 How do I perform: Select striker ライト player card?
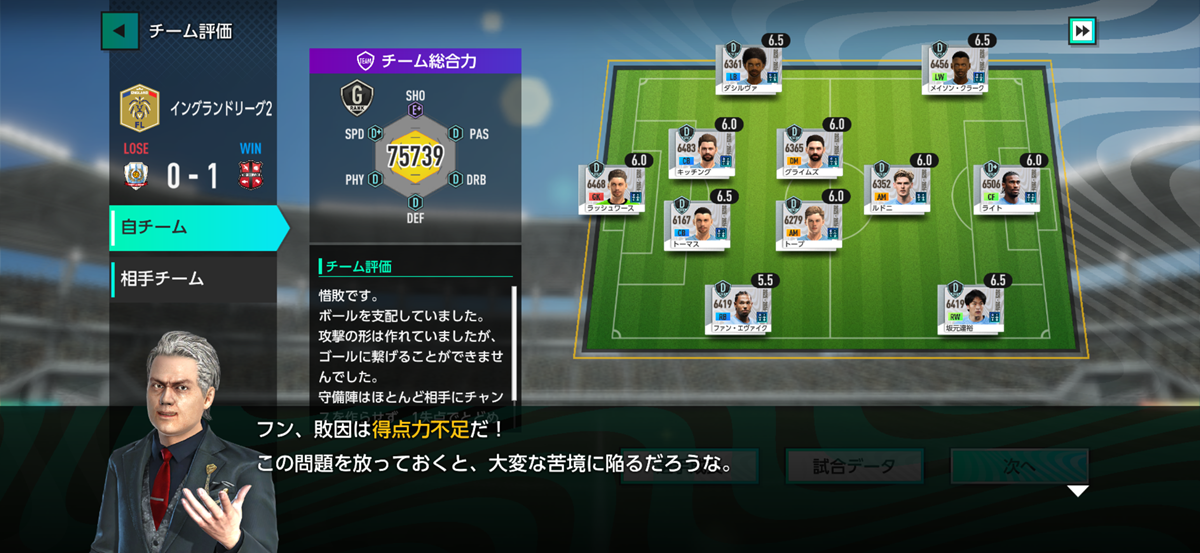coord(1007,189)
